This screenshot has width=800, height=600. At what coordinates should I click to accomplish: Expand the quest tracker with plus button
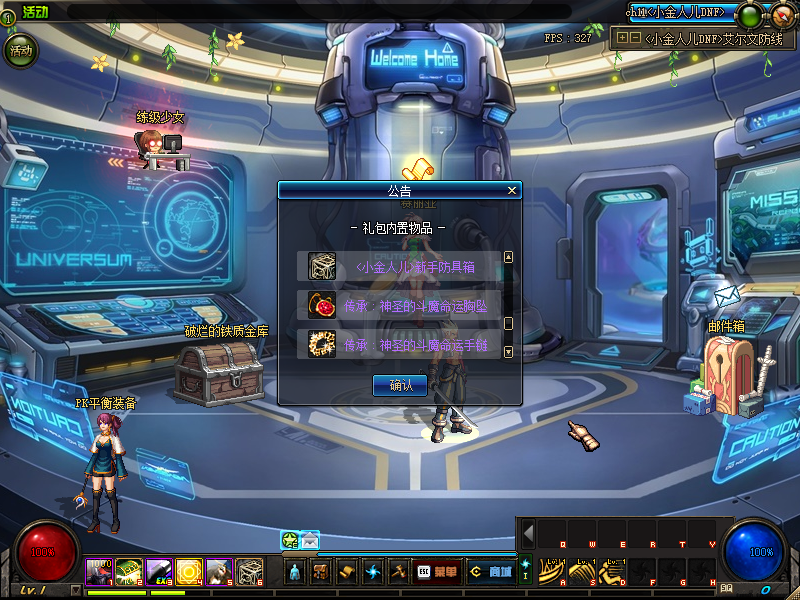pyautogui.click(x=622, y=38)
